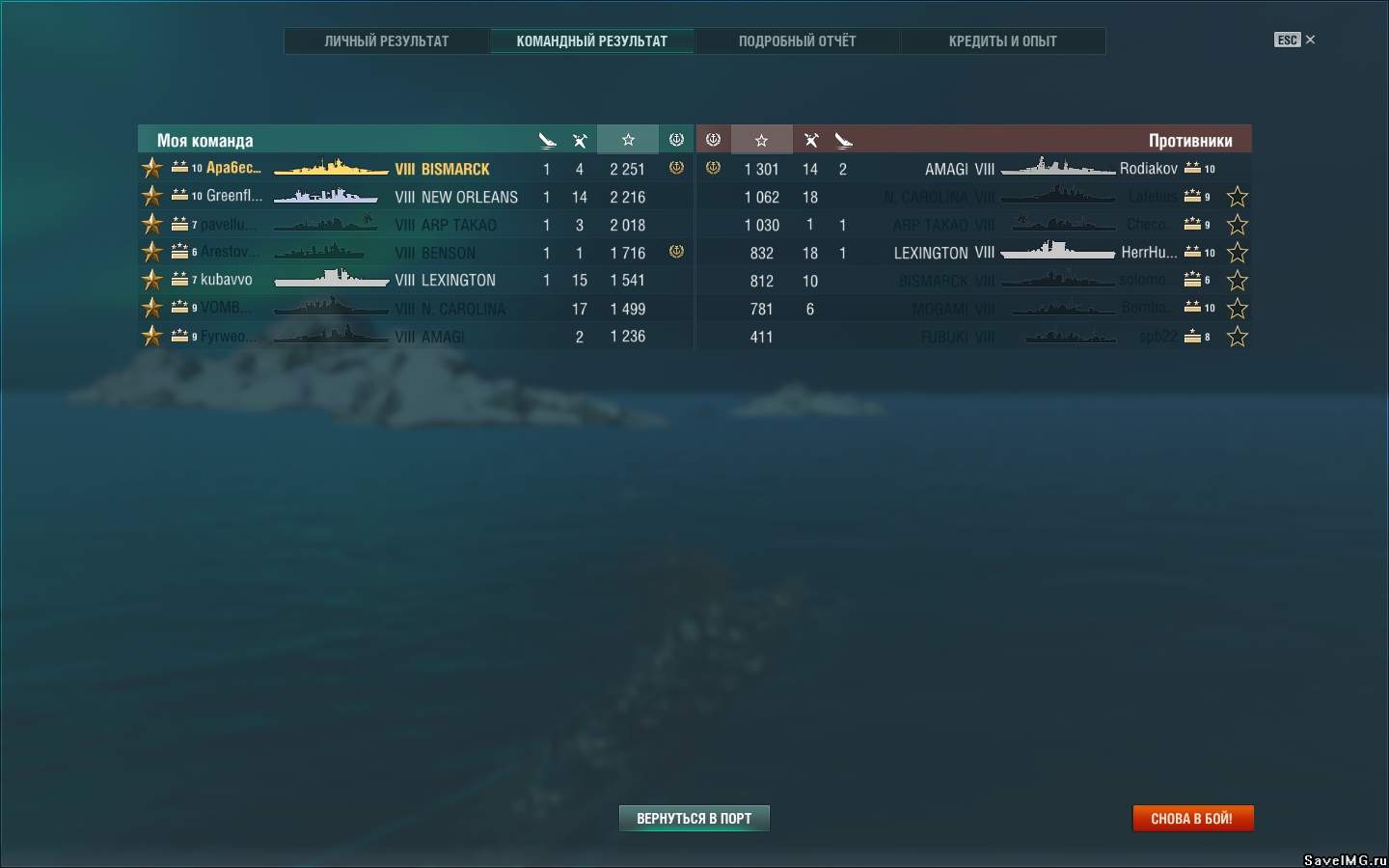
Task: Show the КРЕДИТЫ И ОПЫТ tab
Action: pos(1002,41)
